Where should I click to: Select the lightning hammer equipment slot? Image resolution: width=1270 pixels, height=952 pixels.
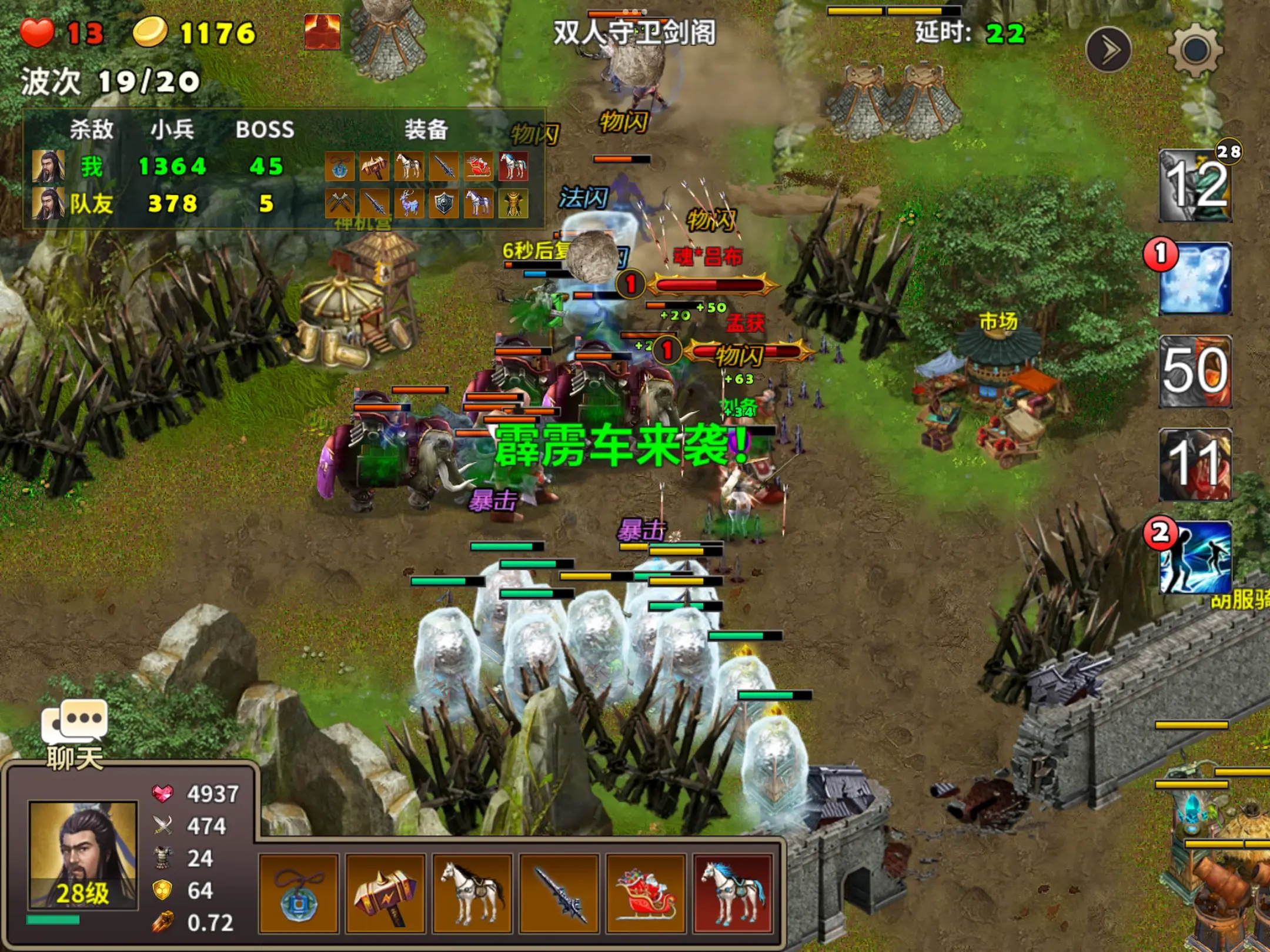click(386, 894)
